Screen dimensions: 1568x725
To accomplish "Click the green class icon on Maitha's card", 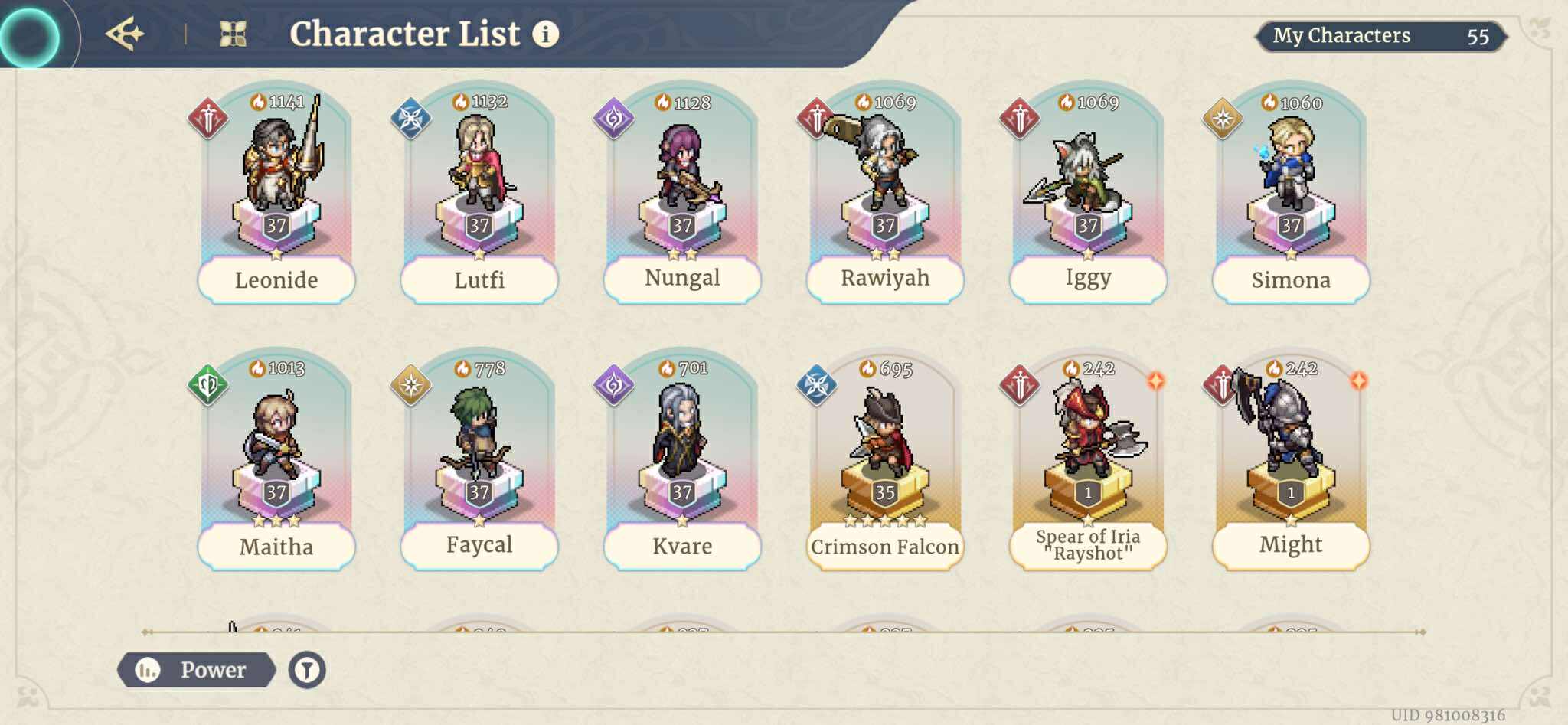I will coord(208,385).
